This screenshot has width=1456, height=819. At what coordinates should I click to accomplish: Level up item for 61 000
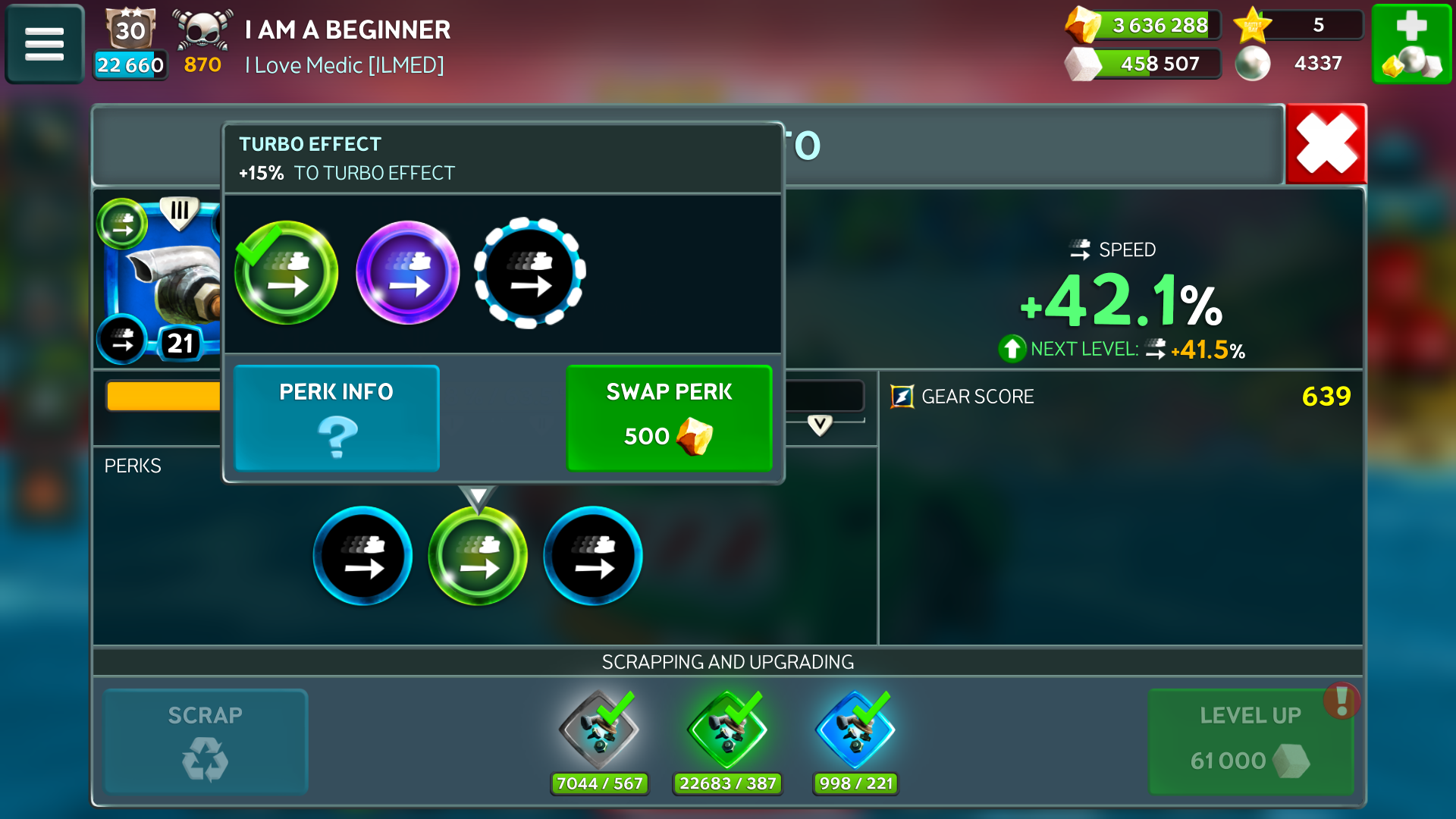point(1250,741)
